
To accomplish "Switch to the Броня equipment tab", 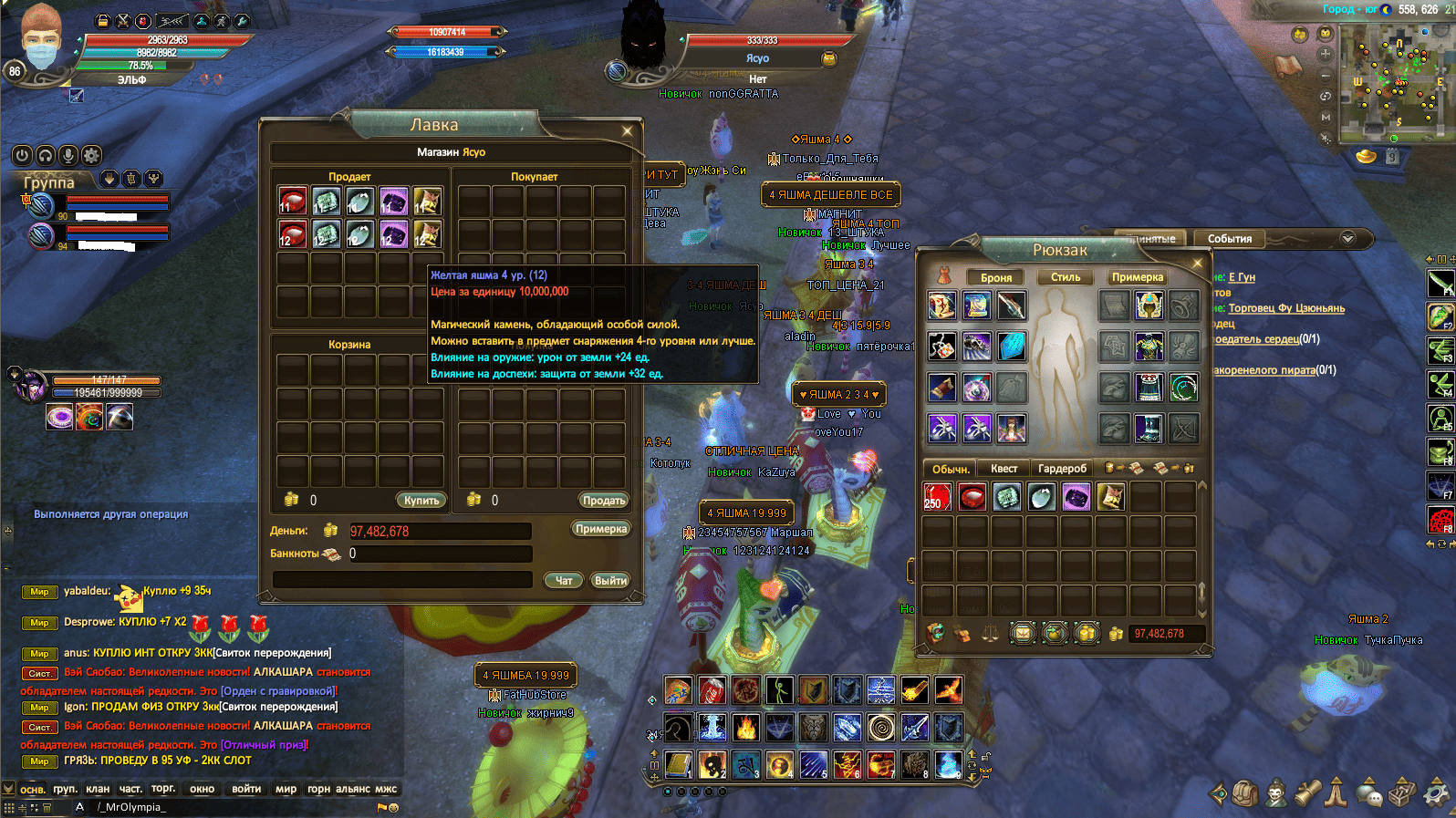I will [x=996, y=277].
